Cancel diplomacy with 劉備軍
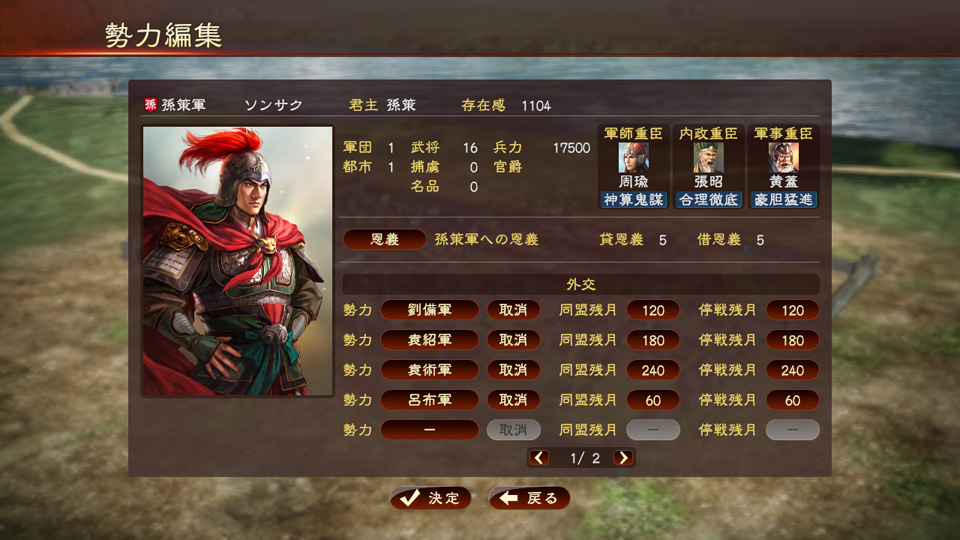The height and width of the screenshot is (540, 960). [513, 310]
